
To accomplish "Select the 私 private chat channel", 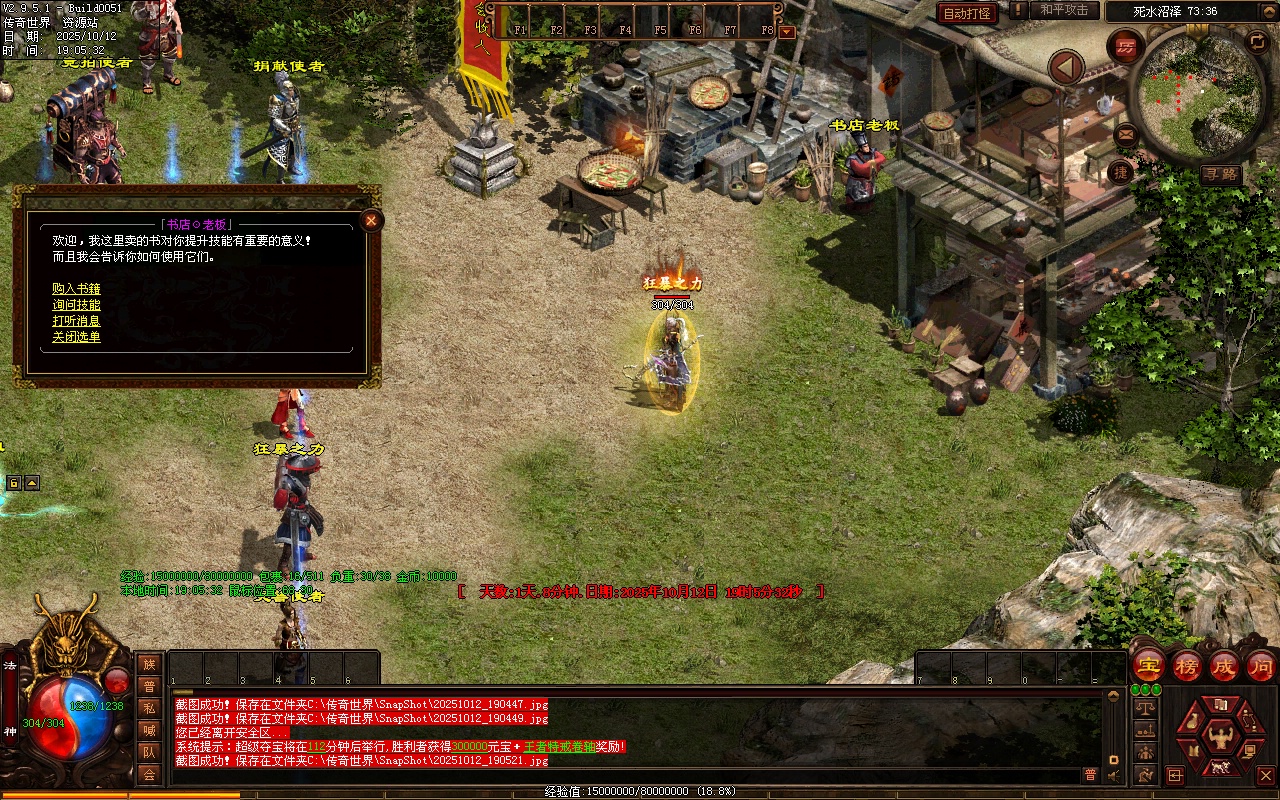I will (x=149, y=708).
